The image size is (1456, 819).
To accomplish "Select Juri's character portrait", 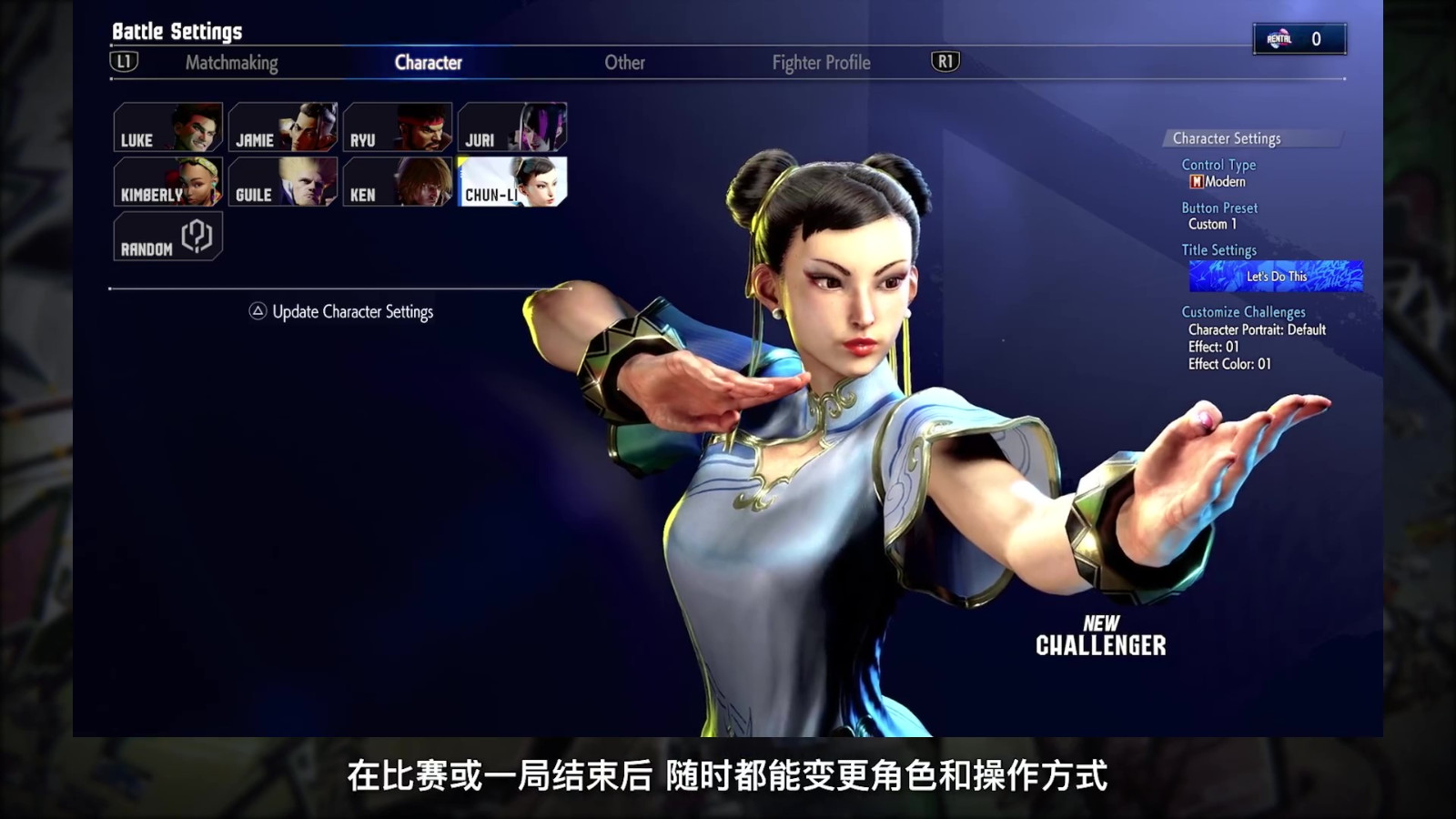I will [514, 127].
